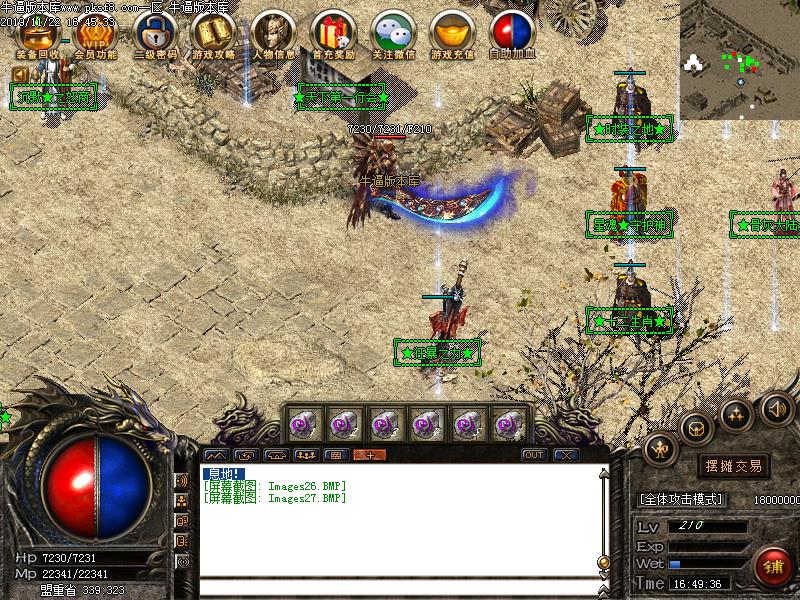This screenshot has height=600, width=800.
Task: Open the character figure round button
Action: tap(661, 449)
